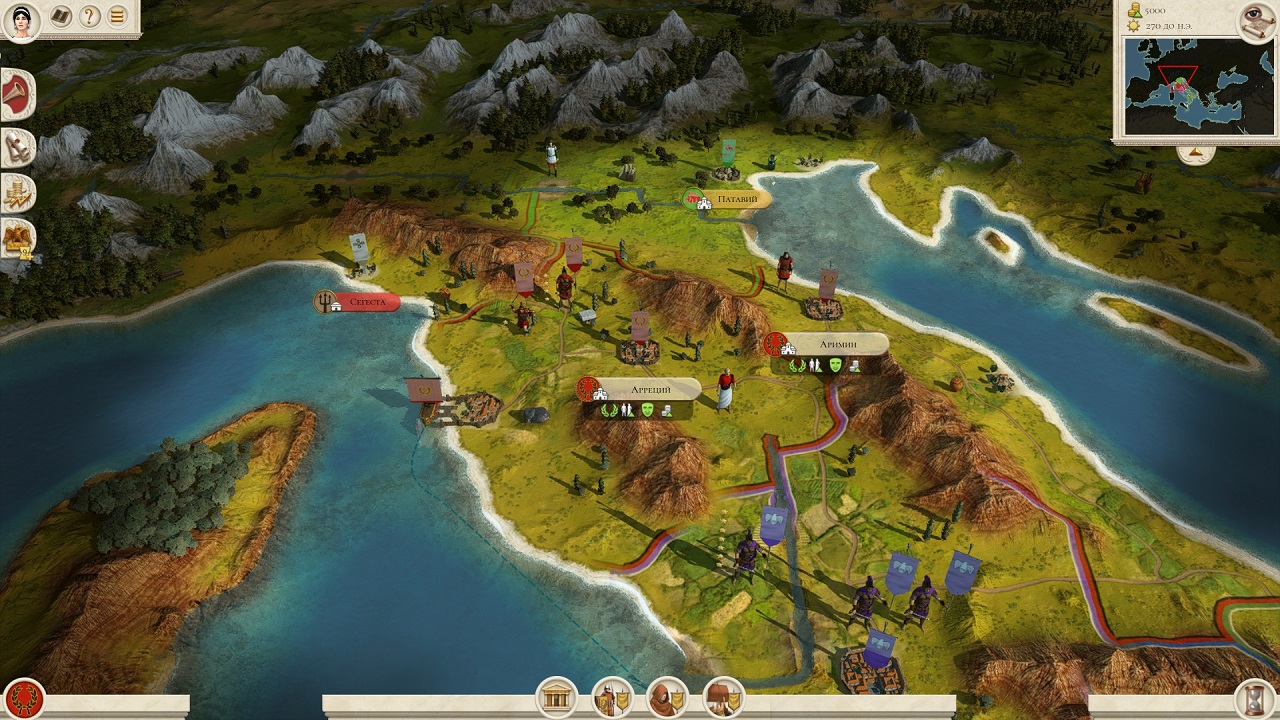Click the question mark help button
This screenshot has height=720, width=1280.
[89, 16]
